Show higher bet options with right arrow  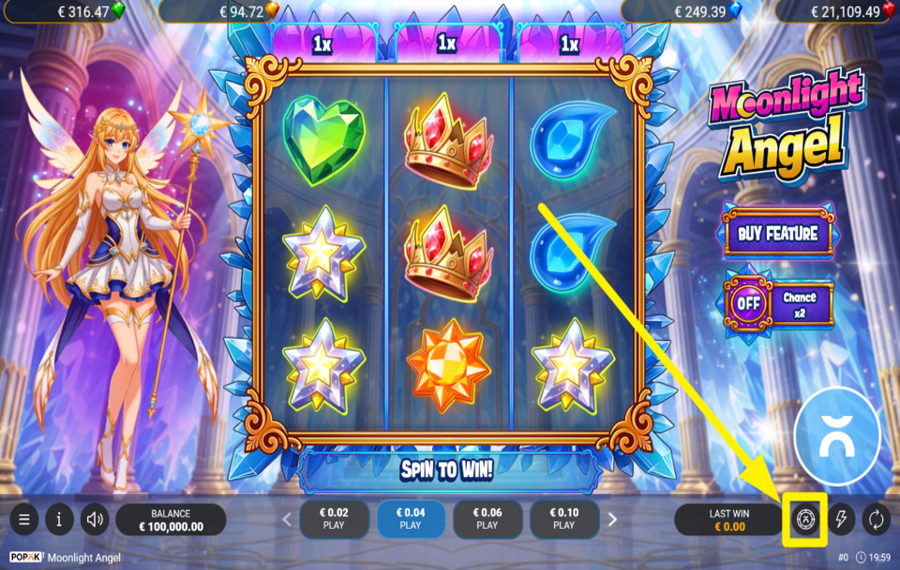pyautogui.click(x=612, y=519)
